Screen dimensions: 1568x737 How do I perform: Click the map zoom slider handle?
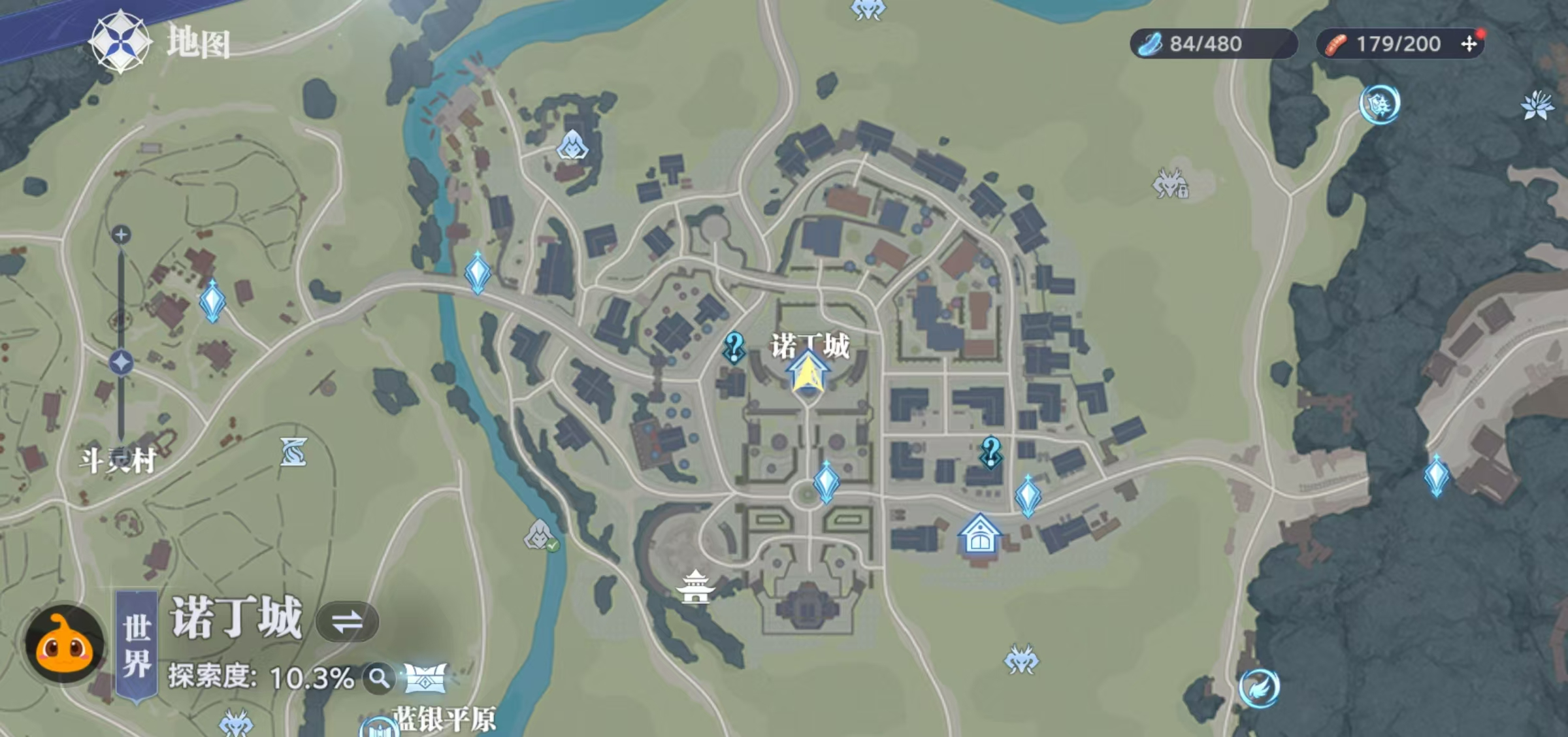tap(121, 363)
